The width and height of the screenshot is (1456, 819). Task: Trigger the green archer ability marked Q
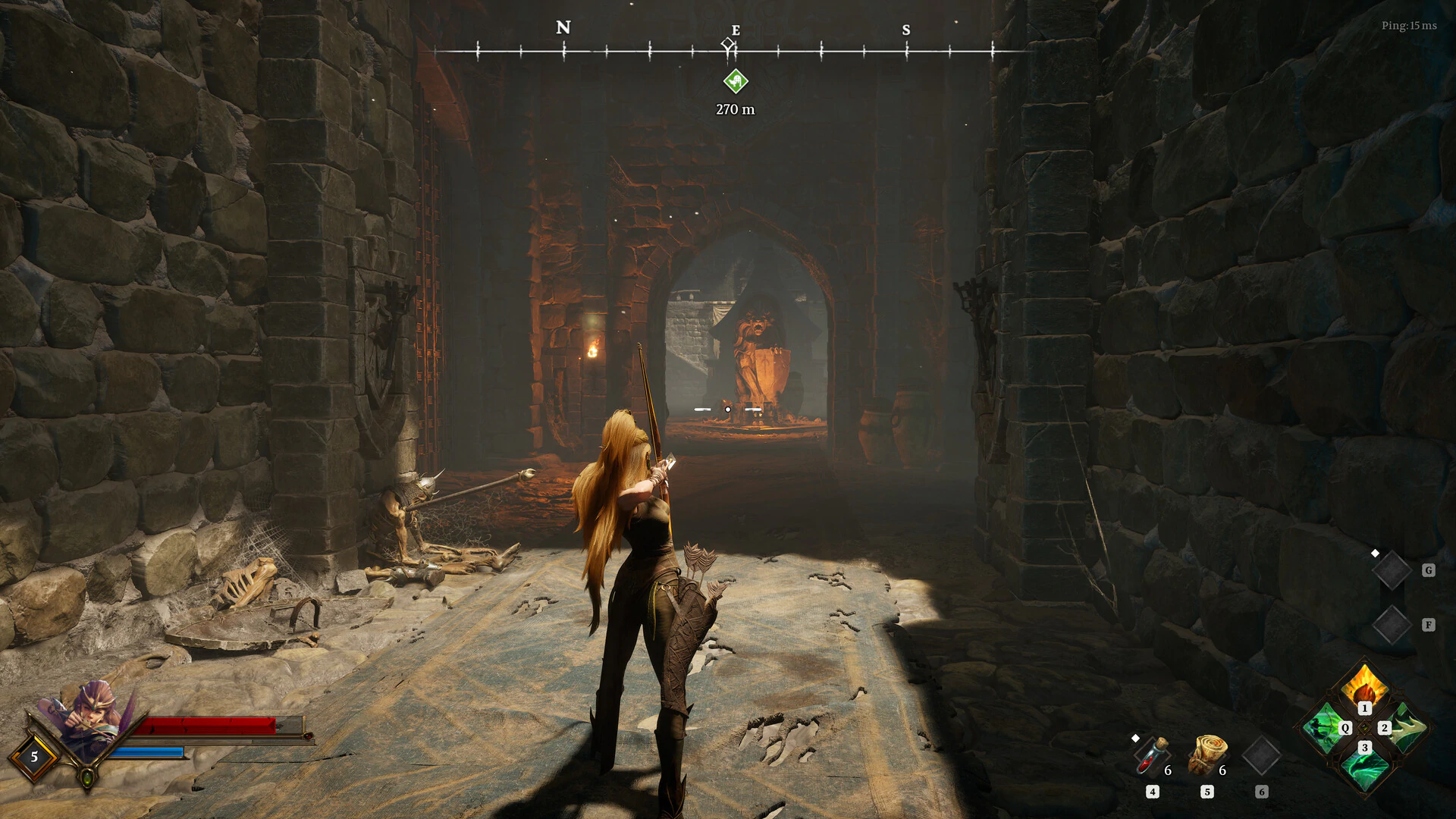click(x=1323, y=728)
